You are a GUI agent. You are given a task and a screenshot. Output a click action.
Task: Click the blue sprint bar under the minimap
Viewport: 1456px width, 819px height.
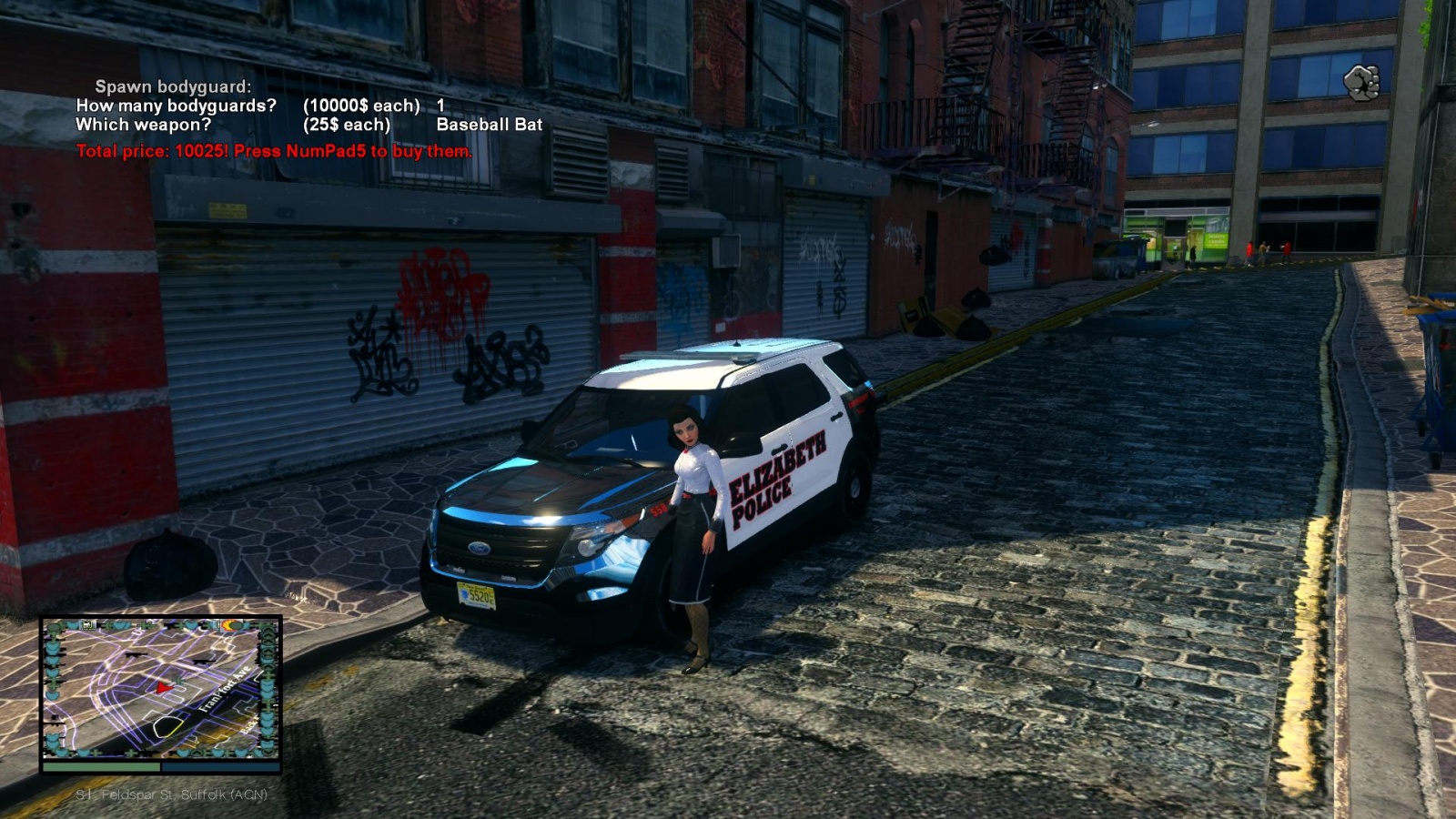217,766
